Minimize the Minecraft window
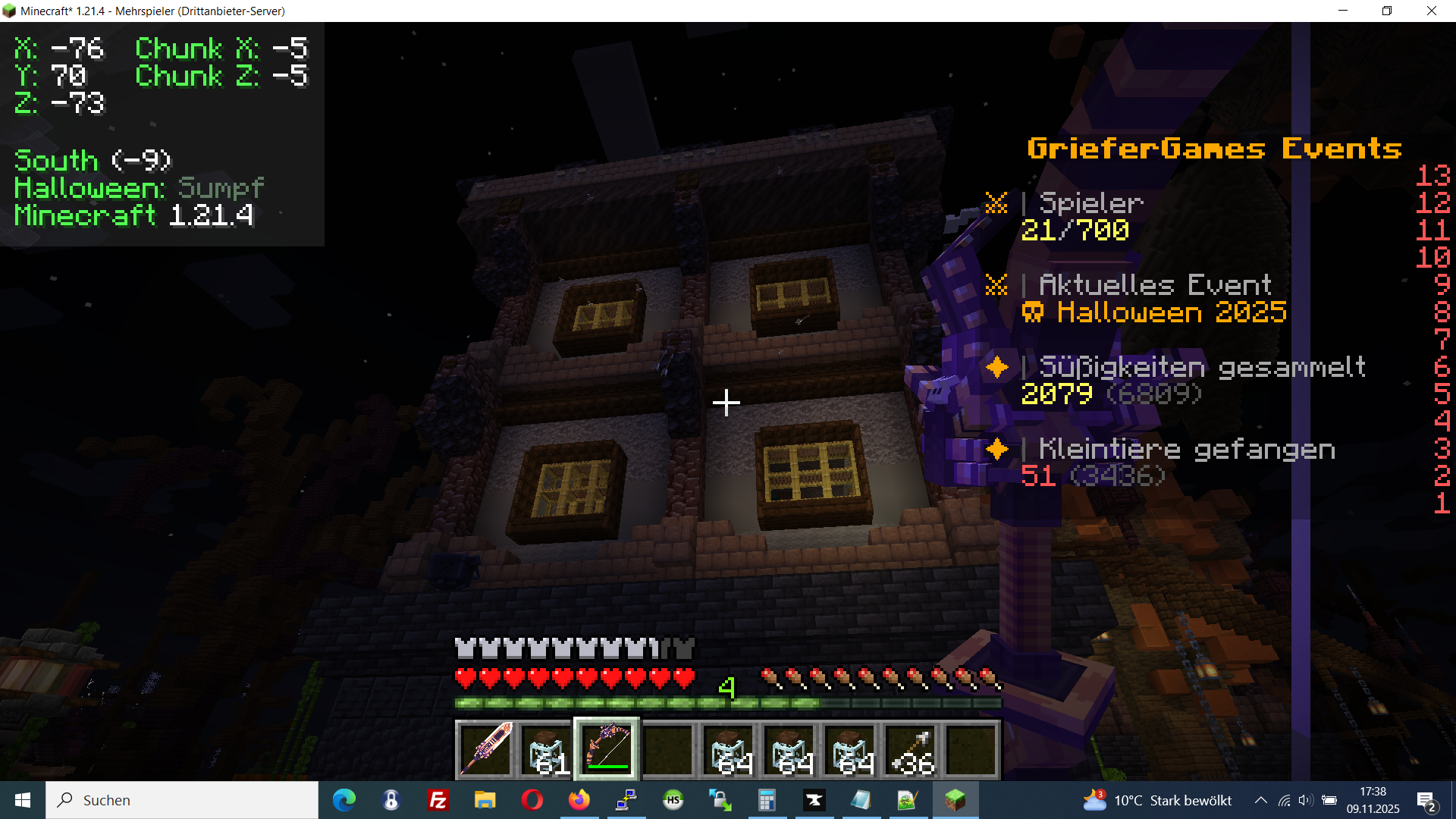 pos(1343,11)
